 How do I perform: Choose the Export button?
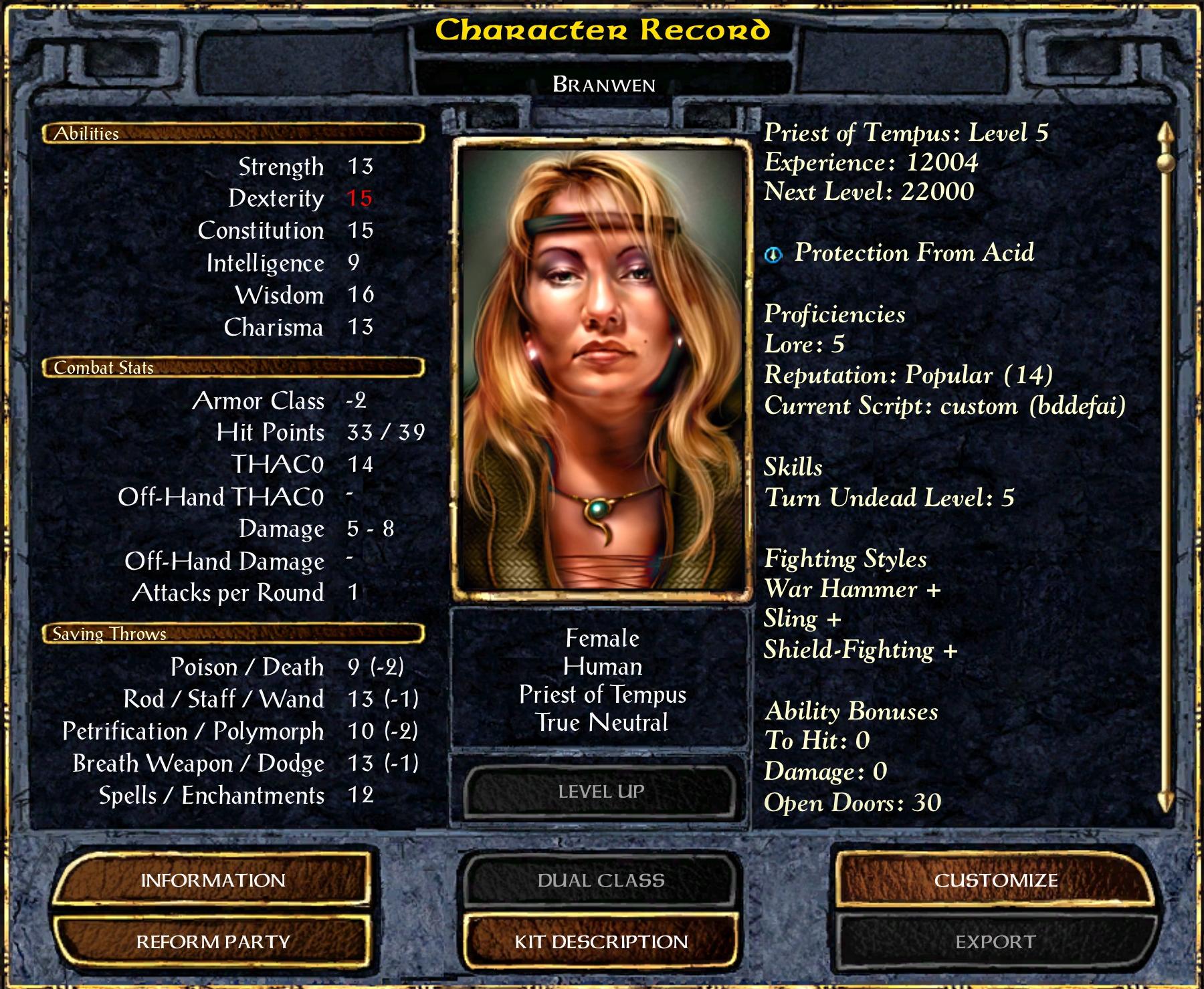995,942
